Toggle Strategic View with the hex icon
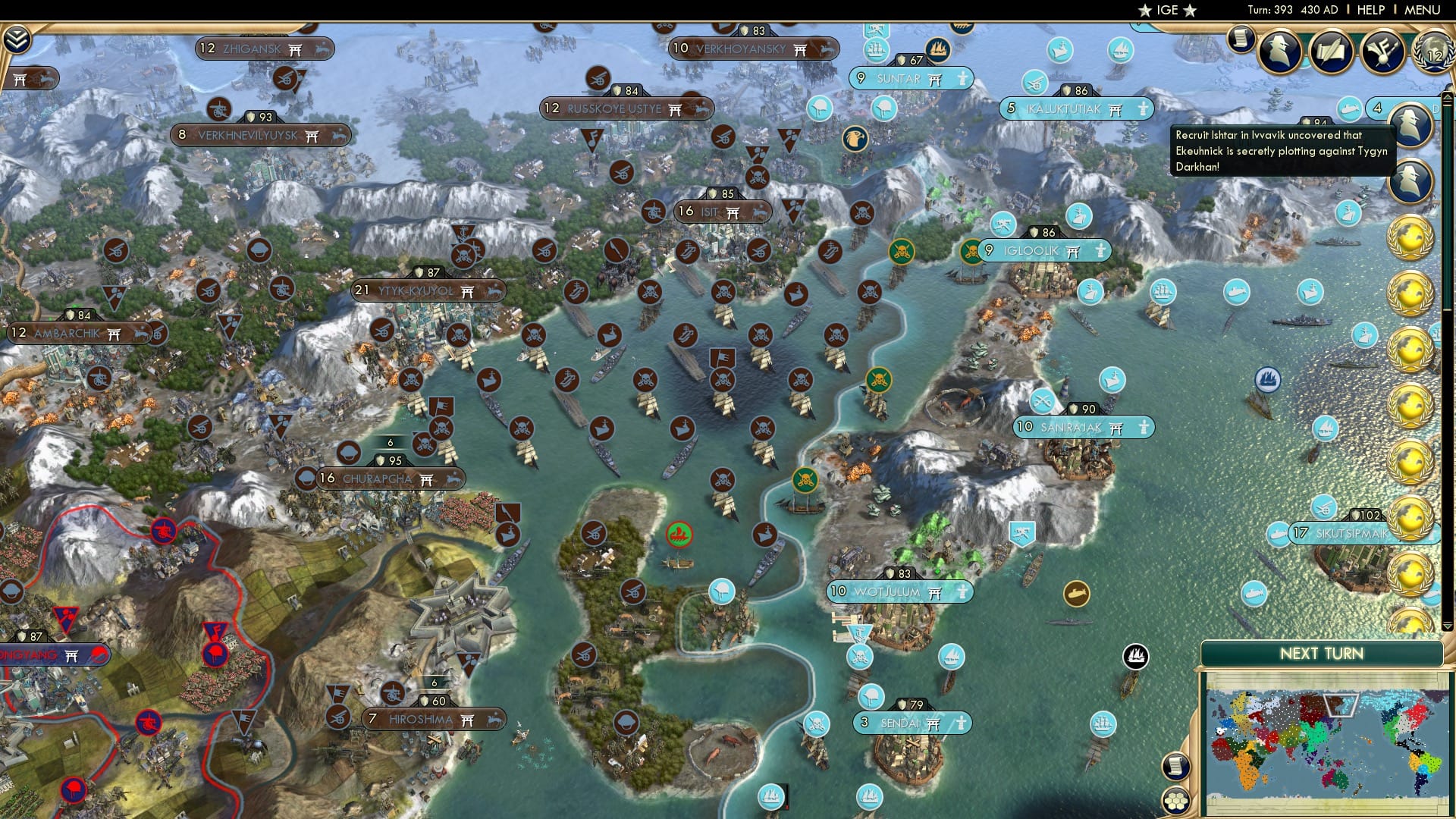This screenshot has height=819, width=1456. click(1176, 802)
